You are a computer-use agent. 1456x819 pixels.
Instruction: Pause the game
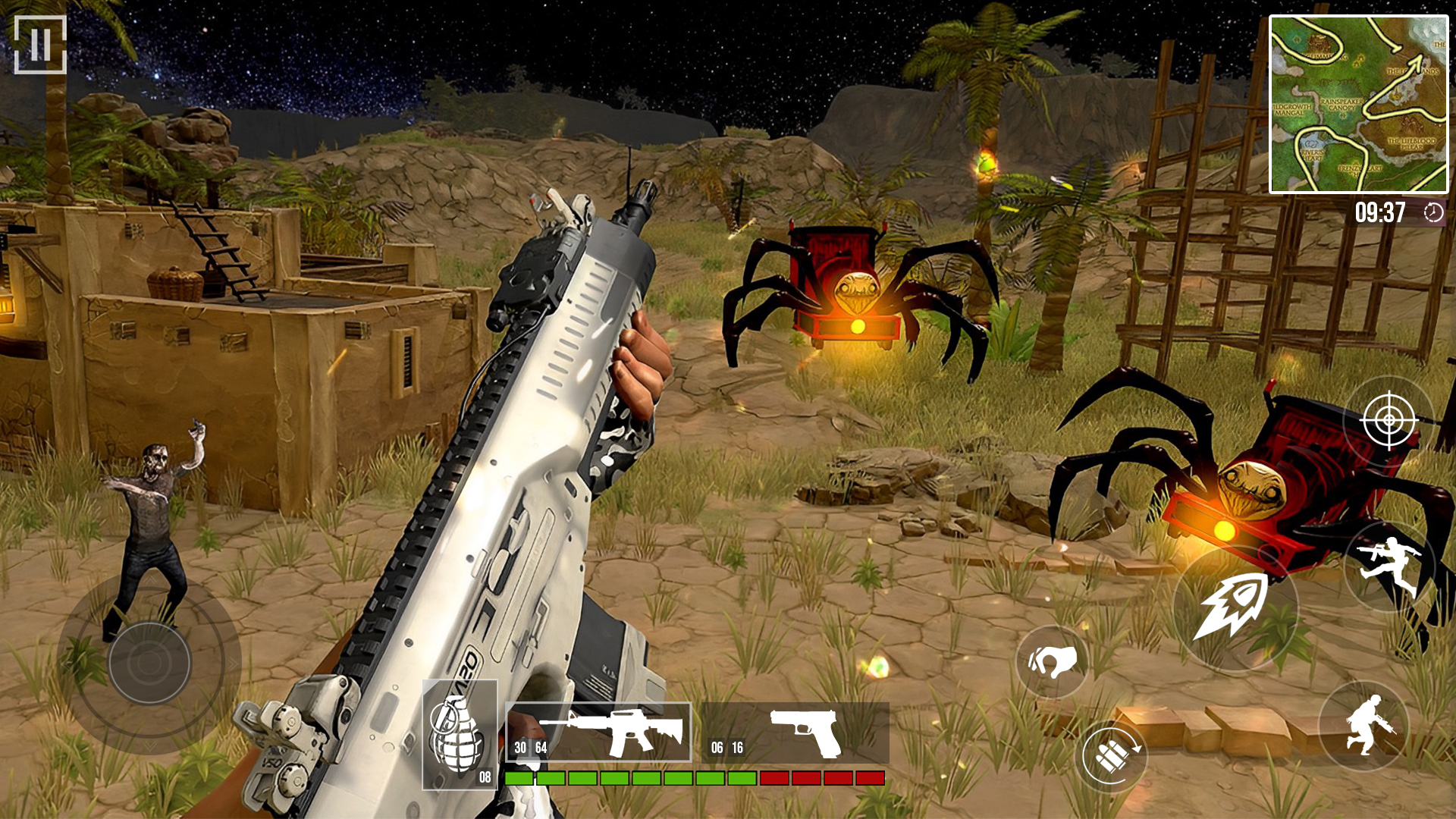(x=40, y=45)
